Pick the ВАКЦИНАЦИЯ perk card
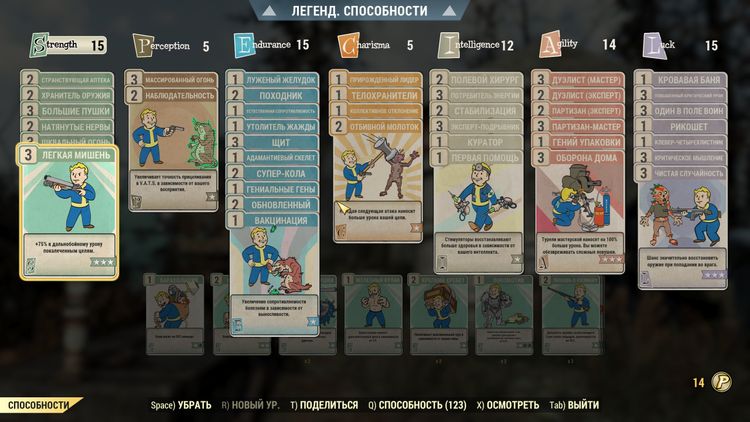The width and height of the screenshot is (750, 422). coord(278,220)
